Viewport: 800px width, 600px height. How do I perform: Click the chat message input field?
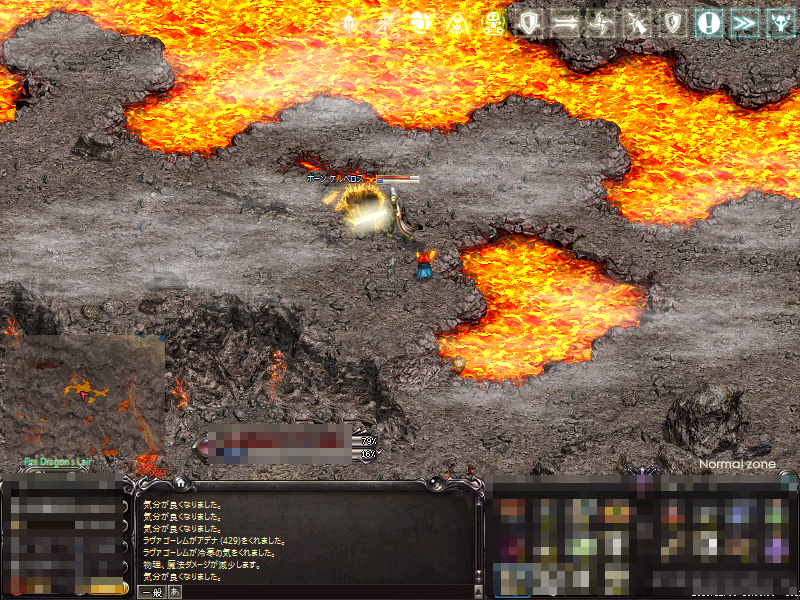[320, 592]
